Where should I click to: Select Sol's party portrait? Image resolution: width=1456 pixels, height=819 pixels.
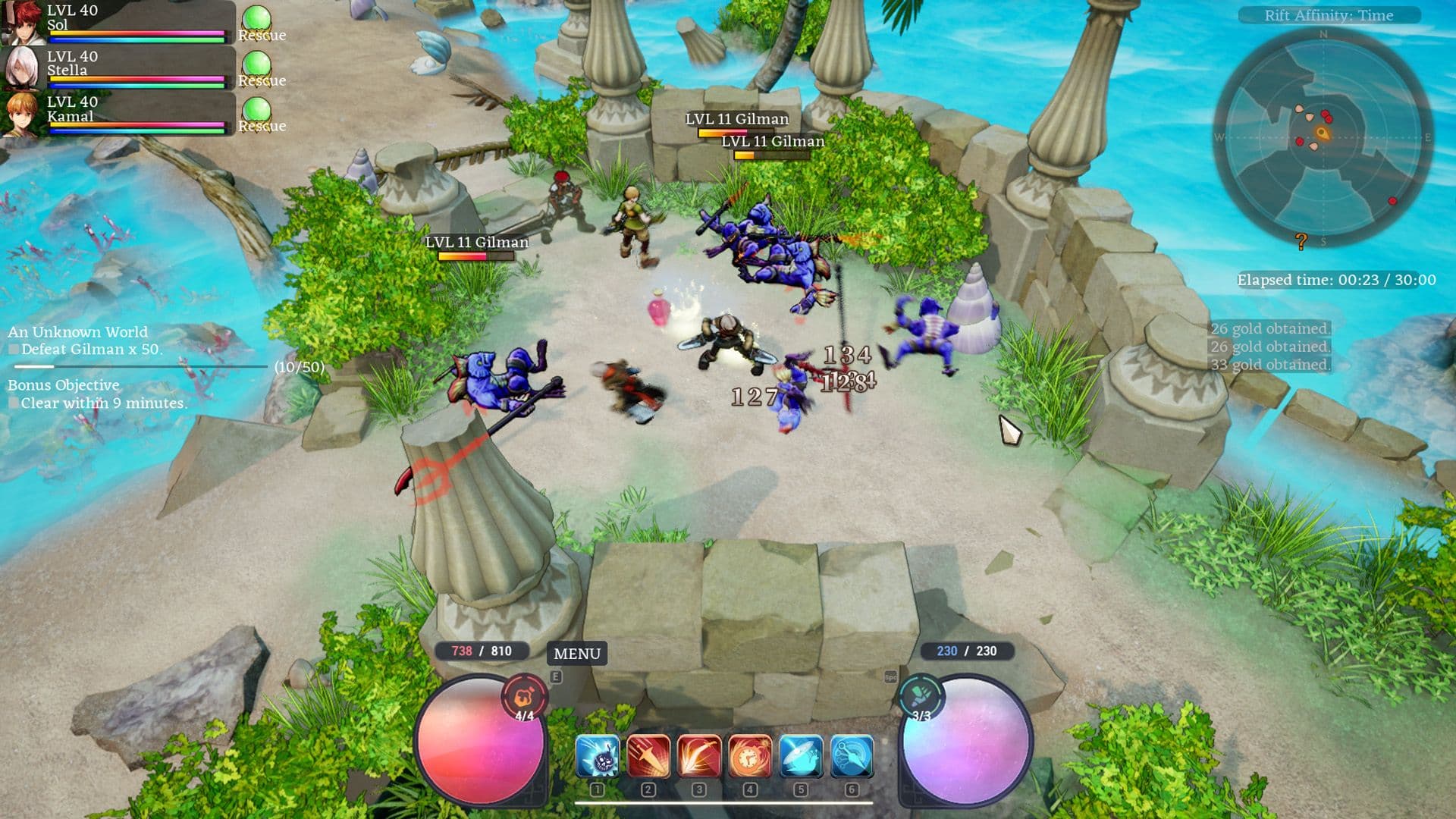21,23
